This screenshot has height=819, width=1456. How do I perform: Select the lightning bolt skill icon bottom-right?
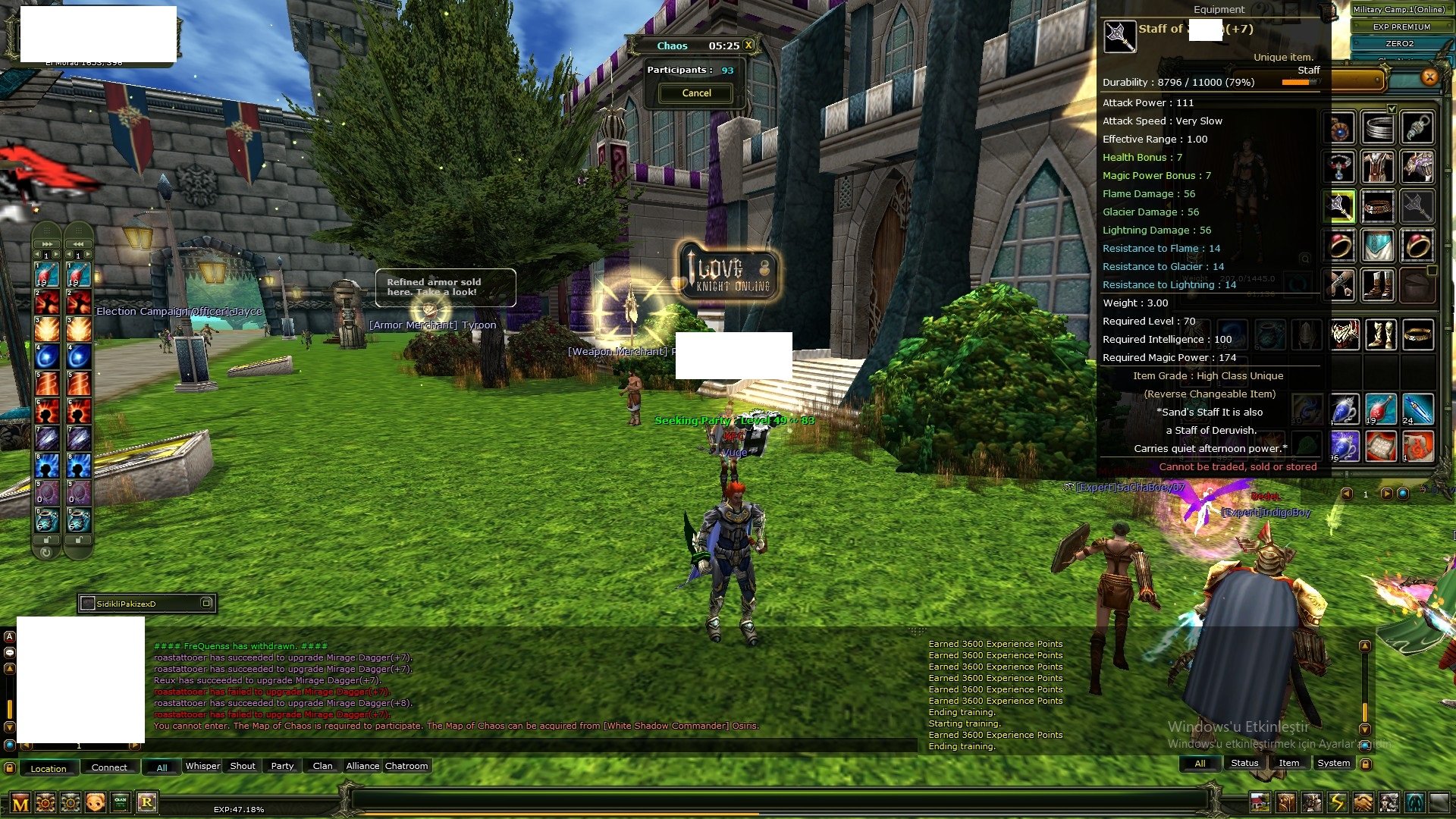(1336, 802)
